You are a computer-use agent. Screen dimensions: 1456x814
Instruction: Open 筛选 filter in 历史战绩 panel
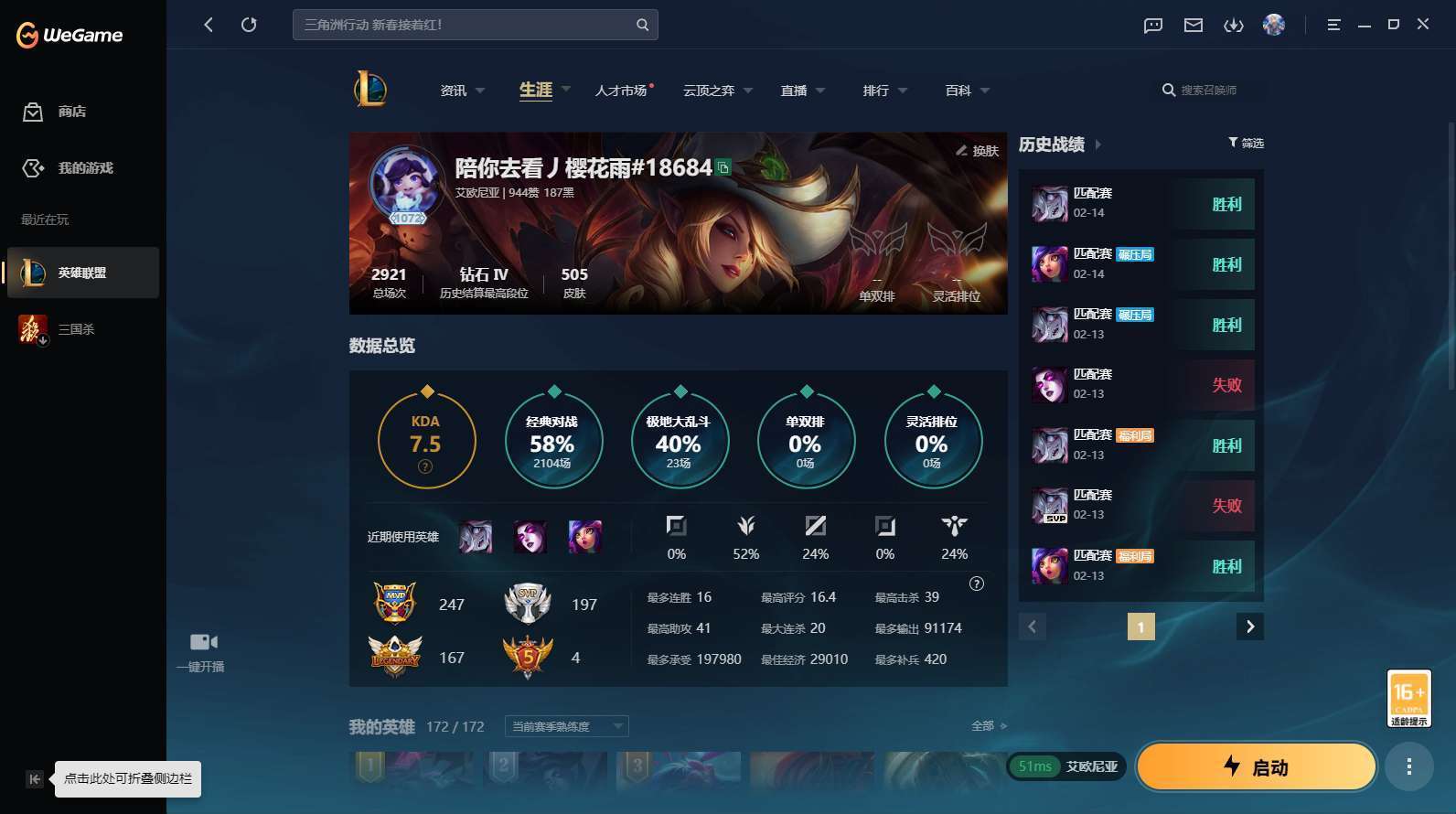[x=1245, y=143]
